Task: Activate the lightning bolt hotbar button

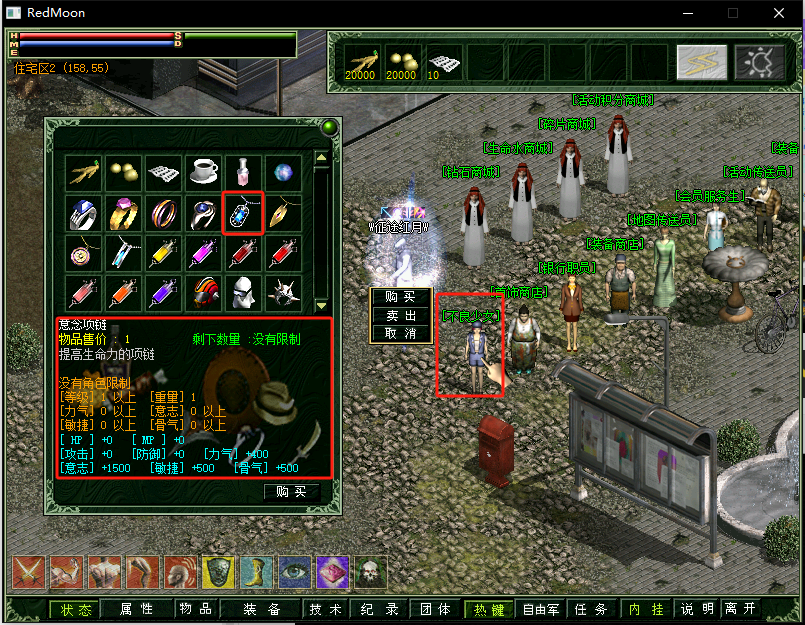Action: (702, 62)
